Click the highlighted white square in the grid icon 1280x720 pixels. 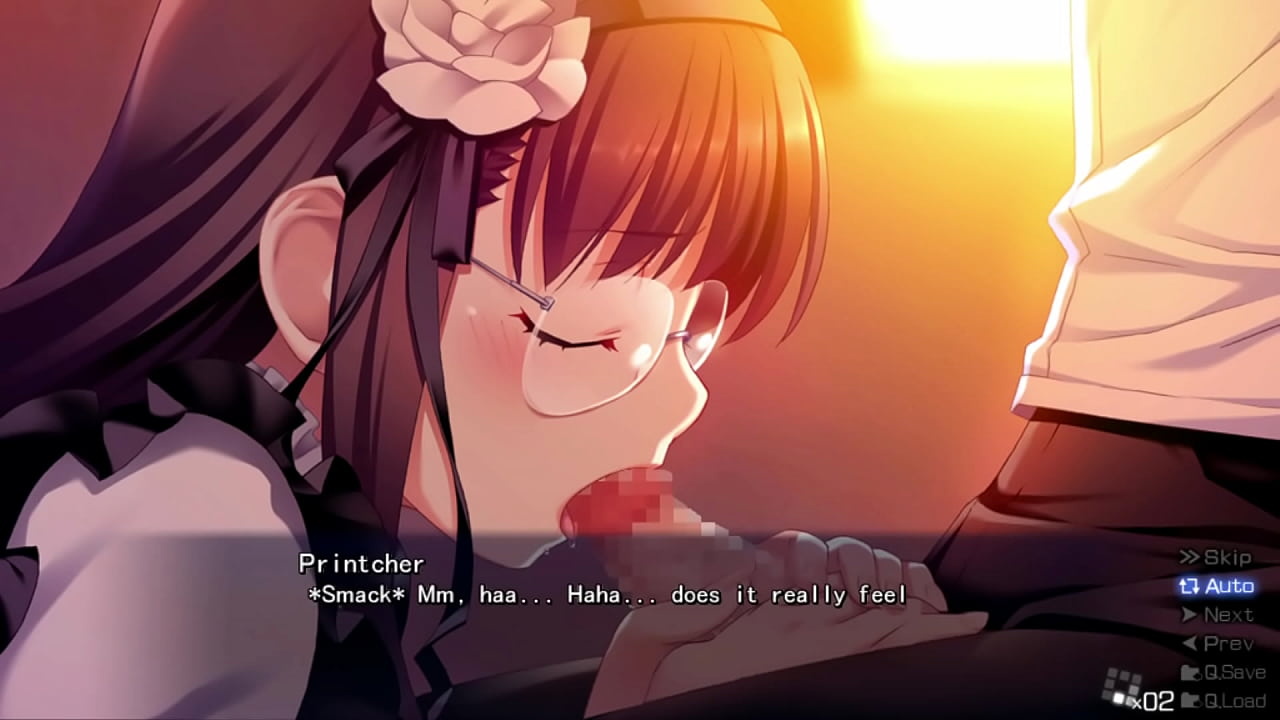[x=1117, y=697]
